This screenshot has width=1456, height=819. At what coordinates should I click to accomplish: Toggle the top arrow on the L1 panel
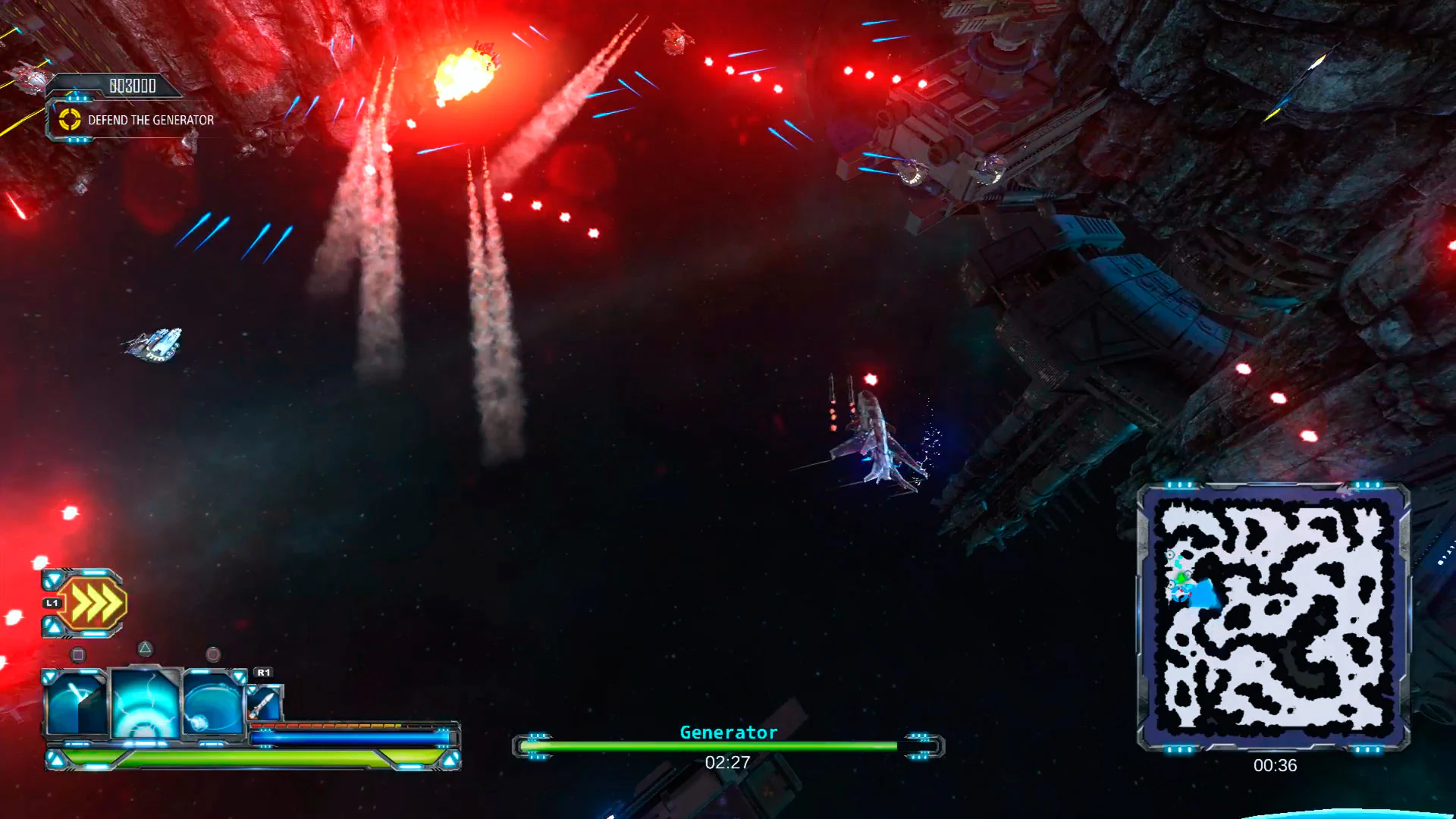(x=53, y=579)
